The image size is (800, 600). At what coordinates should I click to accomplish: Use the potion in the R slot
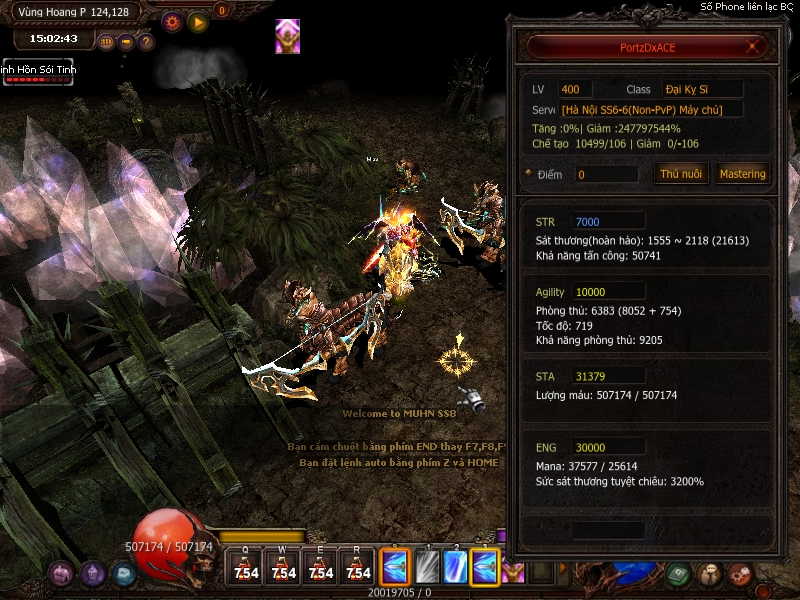(x=357, y=567)
